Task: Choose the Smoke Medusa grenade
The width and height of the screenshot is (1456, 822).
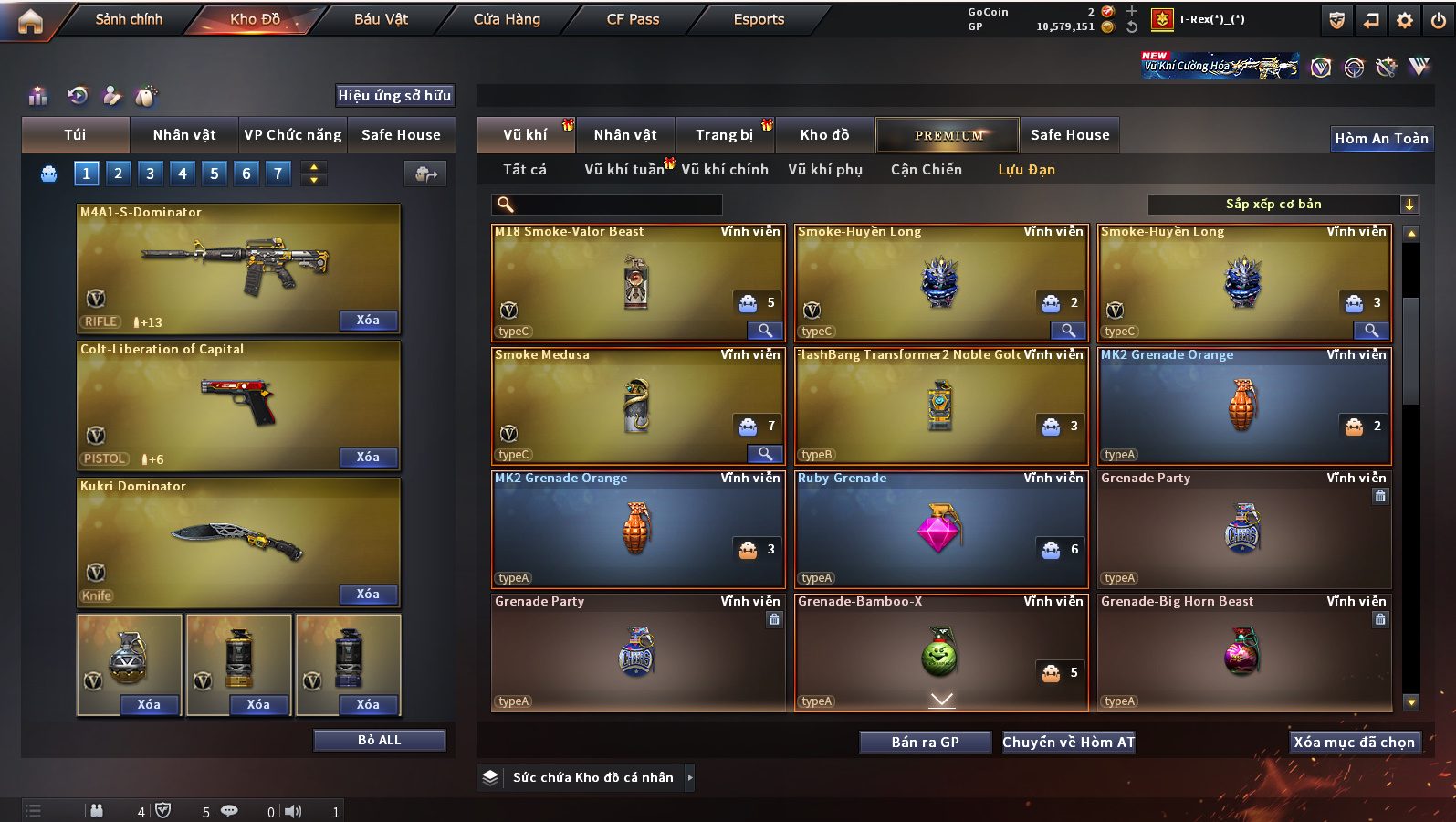Action: point(637,406)
